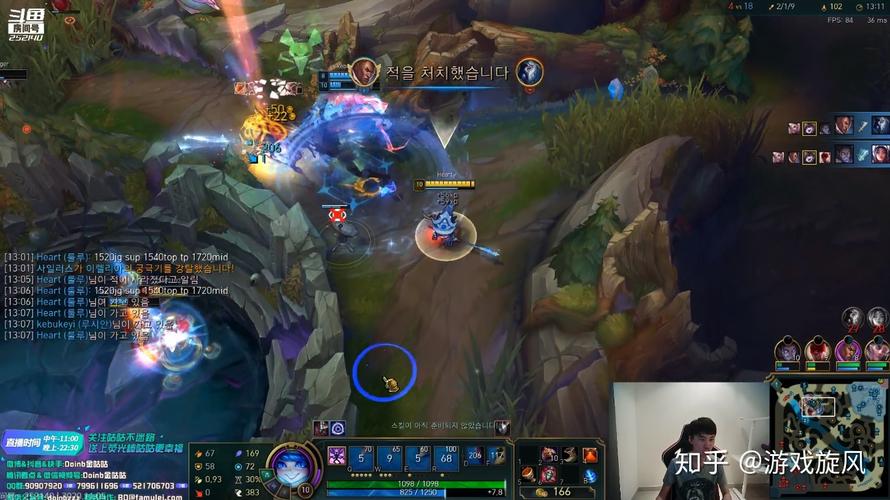Select the D summoner spell icon
The image size is (890, 500).
pos(474,456)
